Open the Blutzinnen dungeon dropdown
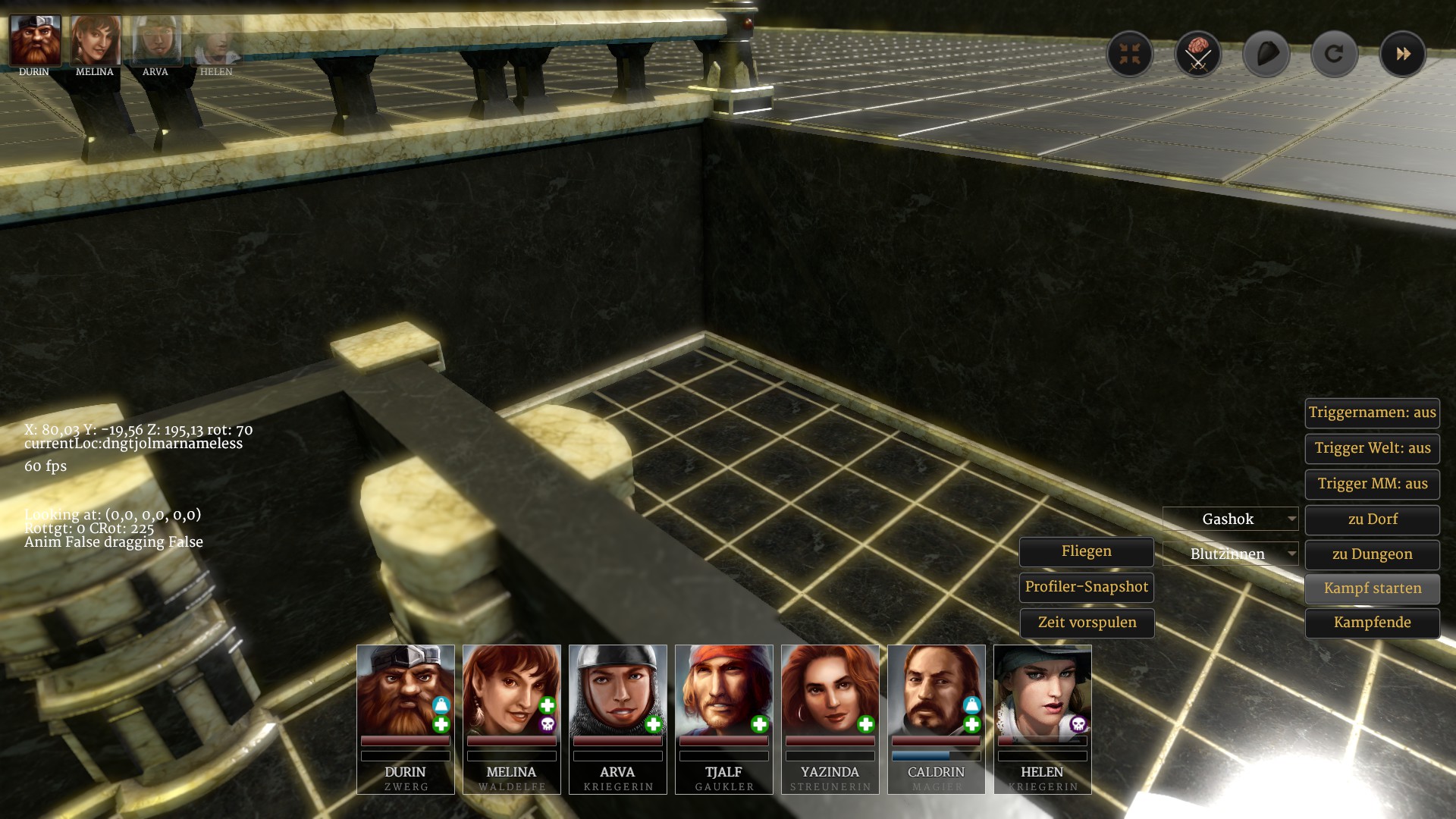Image resolution: width=1456 pixels, height=819 pixels. coord(1230,554)
